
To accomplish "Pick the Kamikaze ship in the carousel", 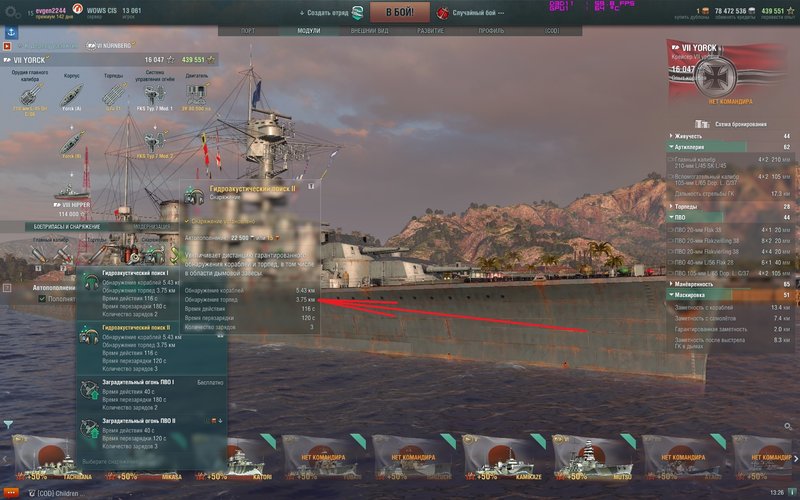I will coord(506,460).
